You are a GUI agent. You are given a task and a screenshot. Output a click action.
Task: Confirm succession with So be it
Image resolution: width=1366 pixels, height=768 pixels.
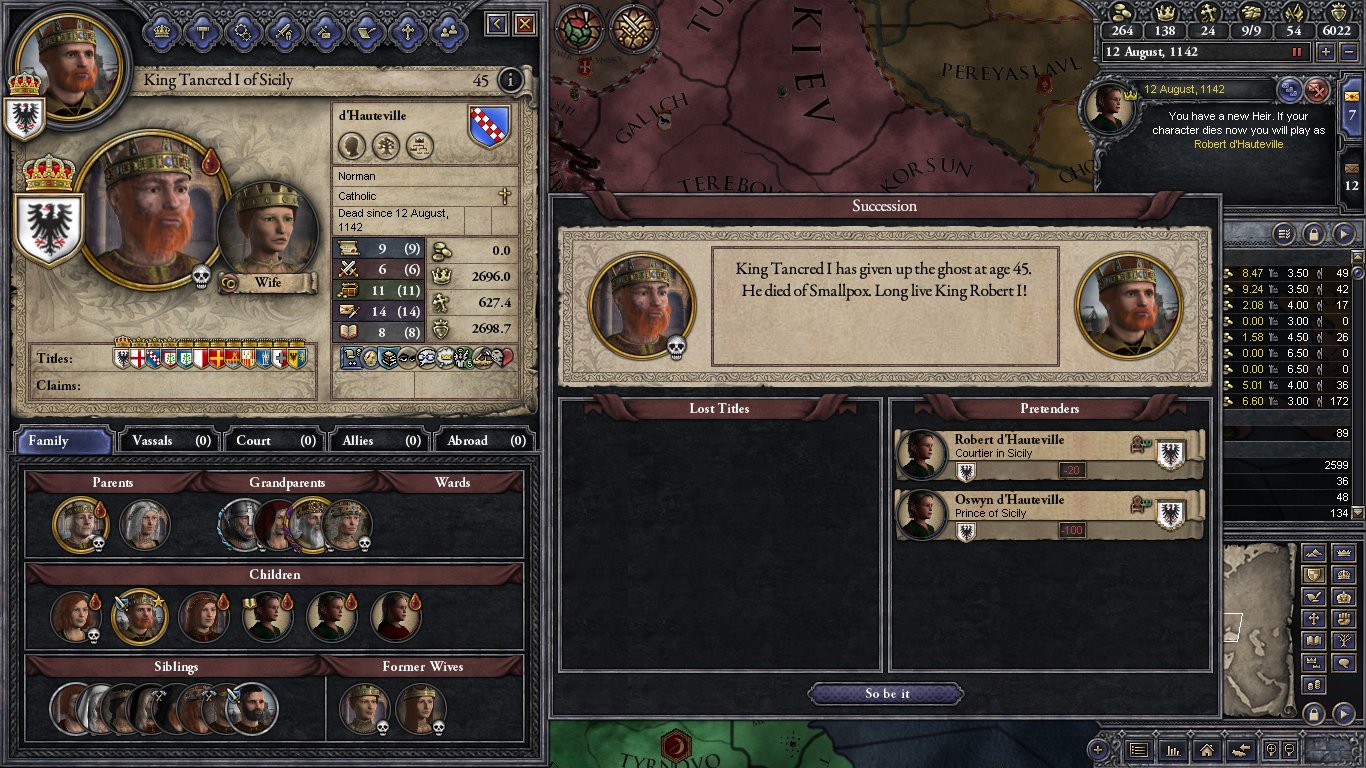[x=886, y=694]
